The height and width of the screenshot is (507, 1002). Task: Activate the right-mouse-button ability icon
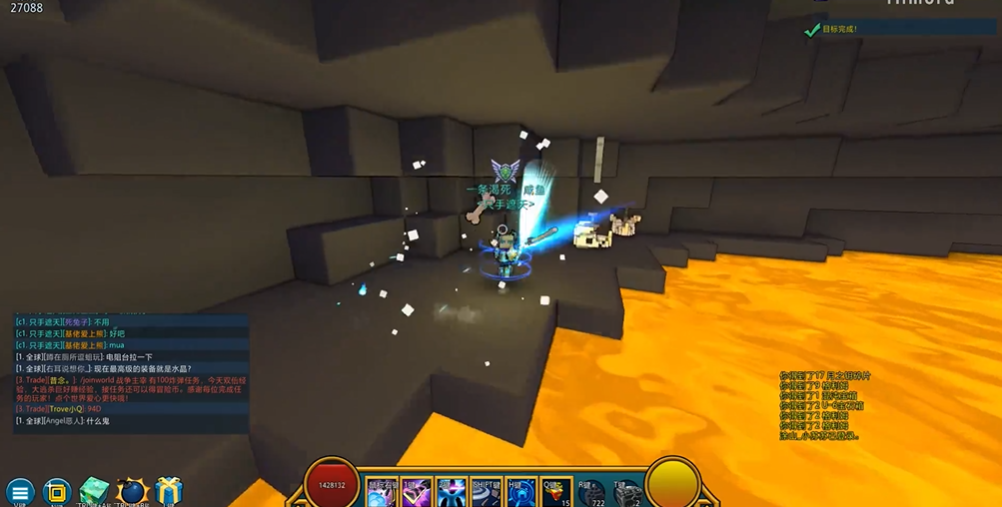pyautogui.click(x=382, y=493)
